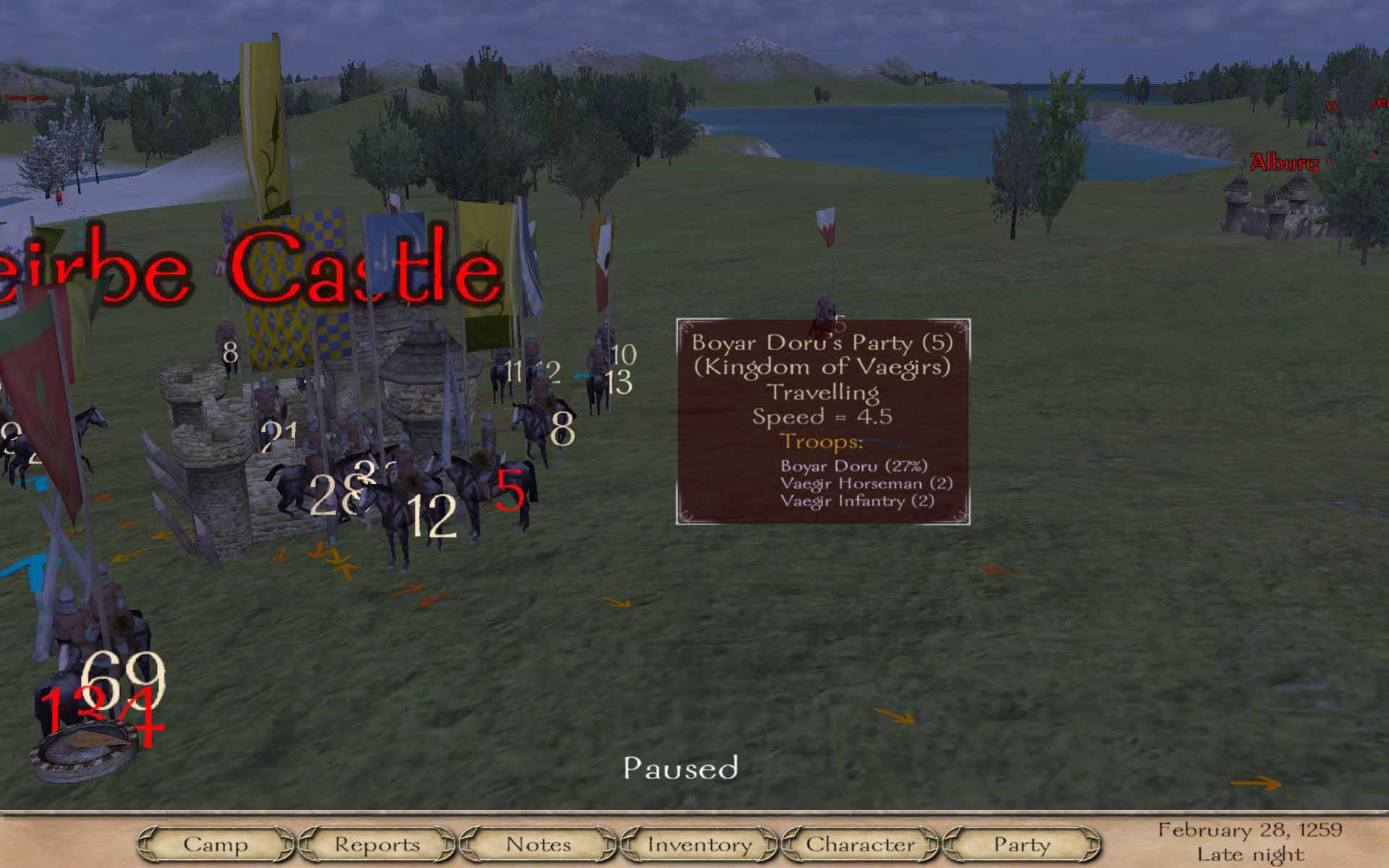This screenshot has width=1389, height=868.
Task: View the Character sheet
Action: tap(860, 844)
